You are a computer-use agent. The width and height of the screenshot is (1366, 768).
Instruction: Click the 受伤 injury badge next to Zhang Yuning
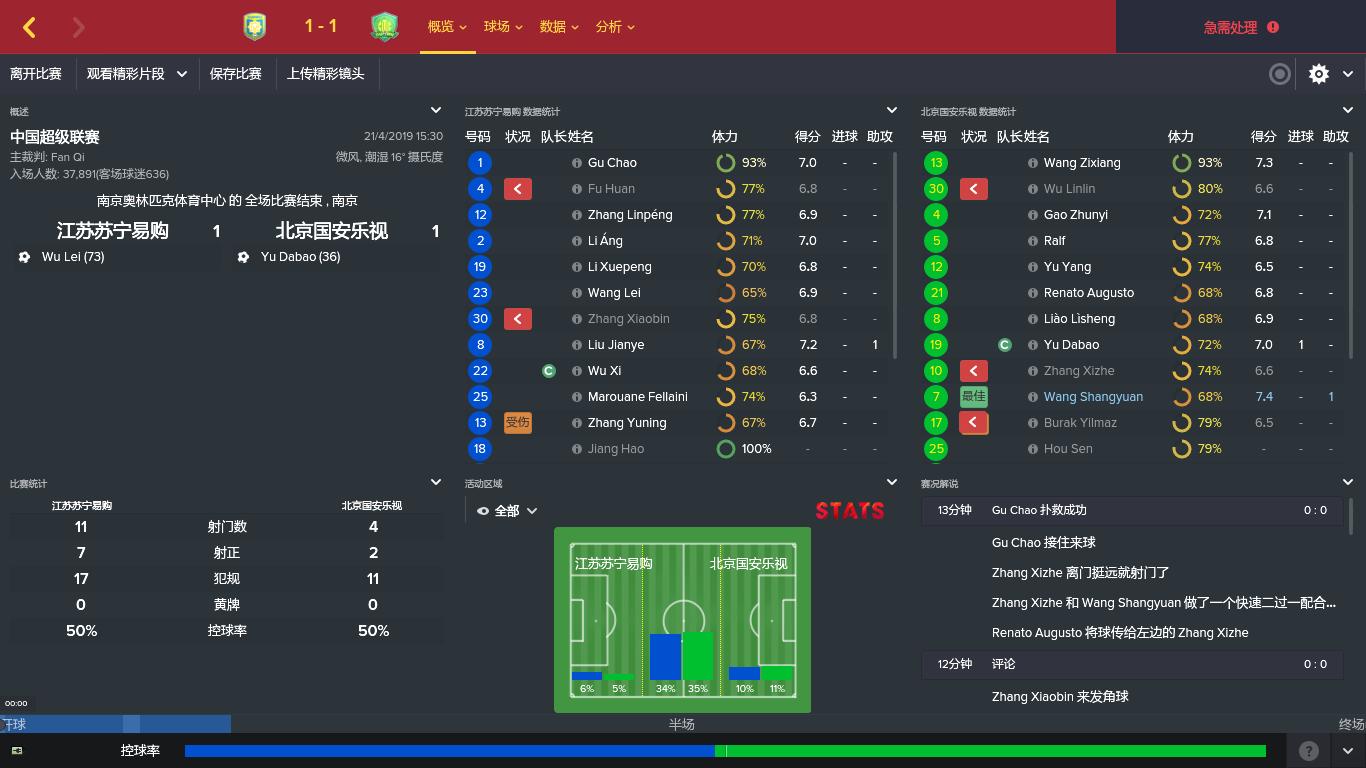tap(517, 422)
